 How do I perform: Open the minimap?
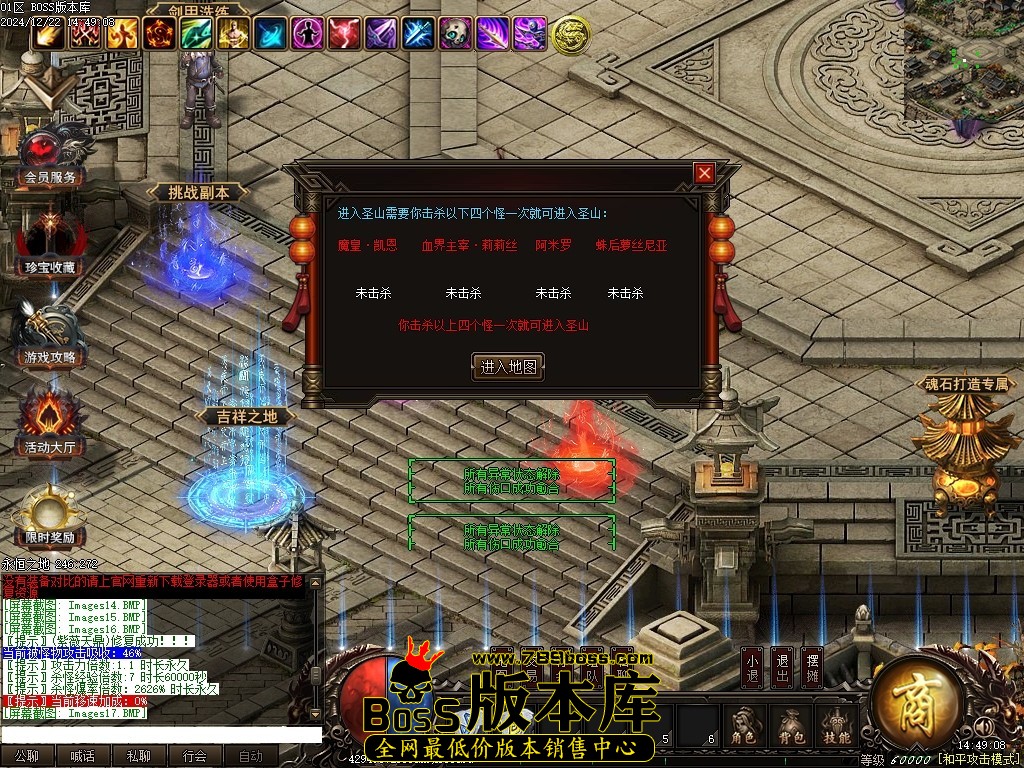point(963,60)
